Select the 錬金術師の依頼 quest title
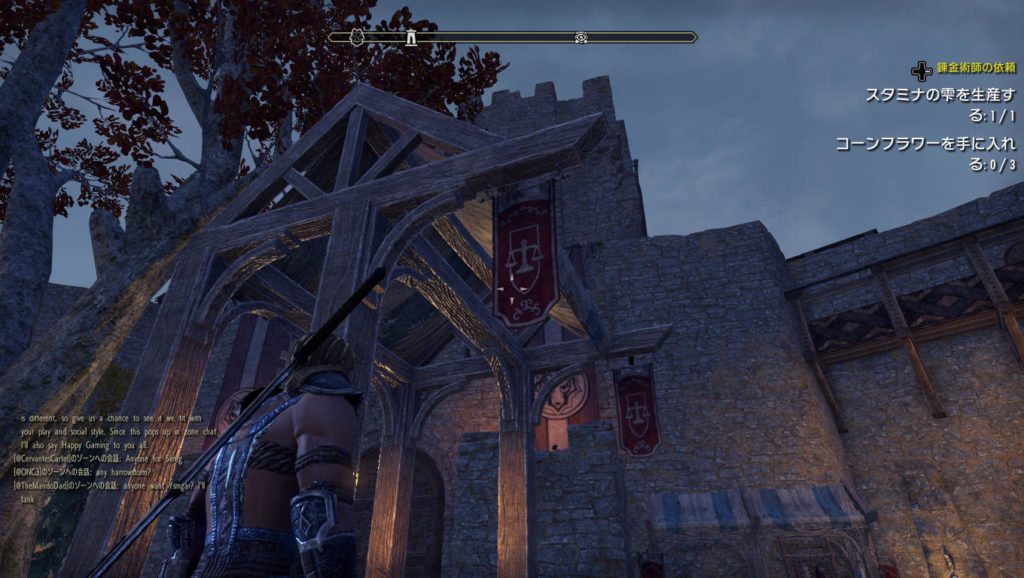The image size is (1024, 578). click(977, 70)
